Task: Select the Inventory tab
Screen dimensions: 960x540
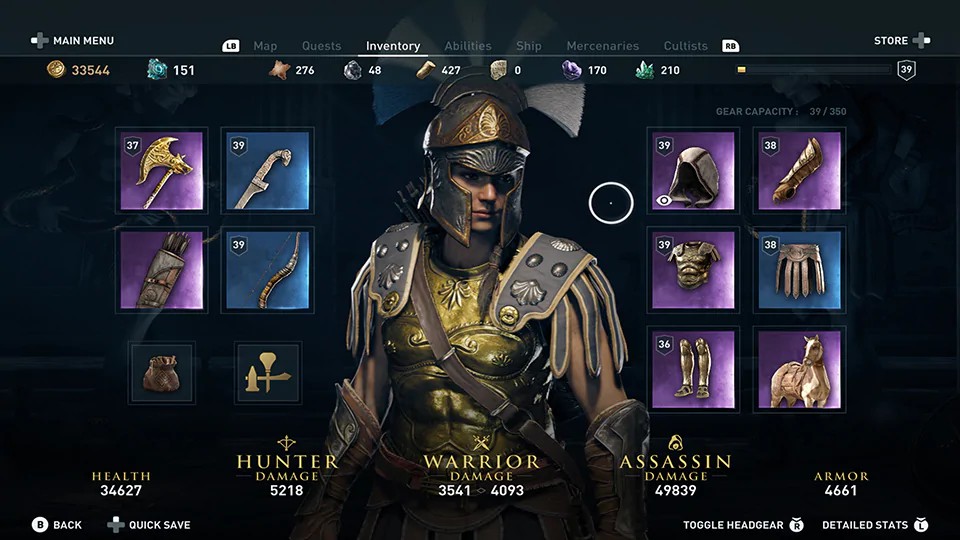Action: coord(393,46)
